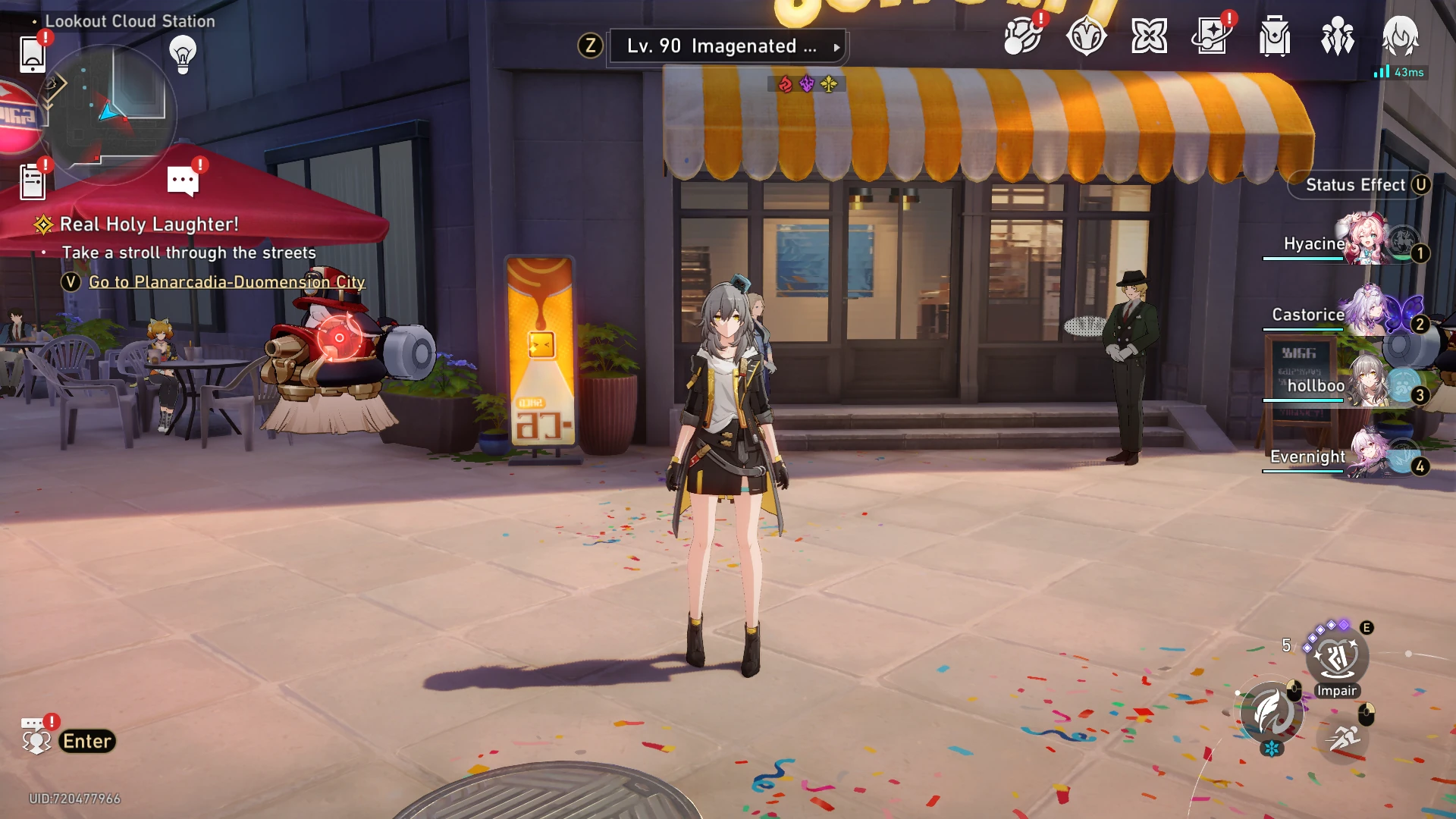1456x819 pixels.
Task: Open the phone menu icon
Action: [x=33, y=53]
